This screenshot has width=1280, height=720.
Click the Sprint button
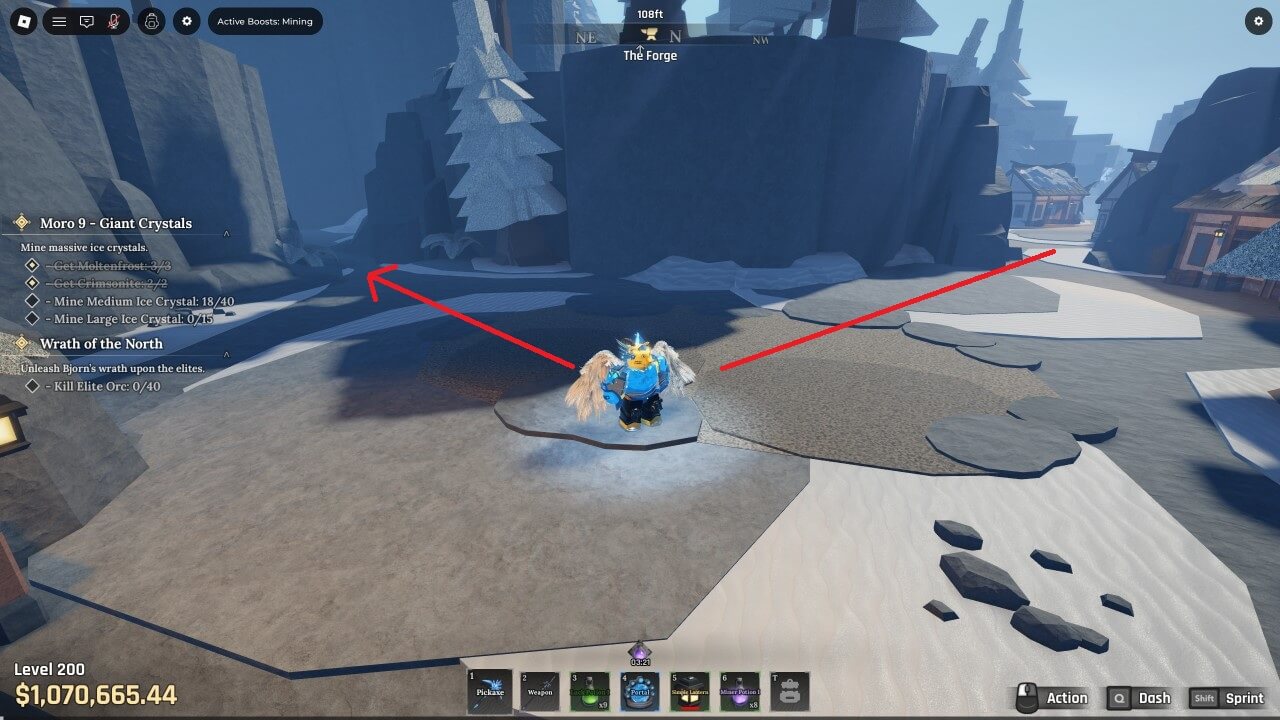click(1229, 698)
